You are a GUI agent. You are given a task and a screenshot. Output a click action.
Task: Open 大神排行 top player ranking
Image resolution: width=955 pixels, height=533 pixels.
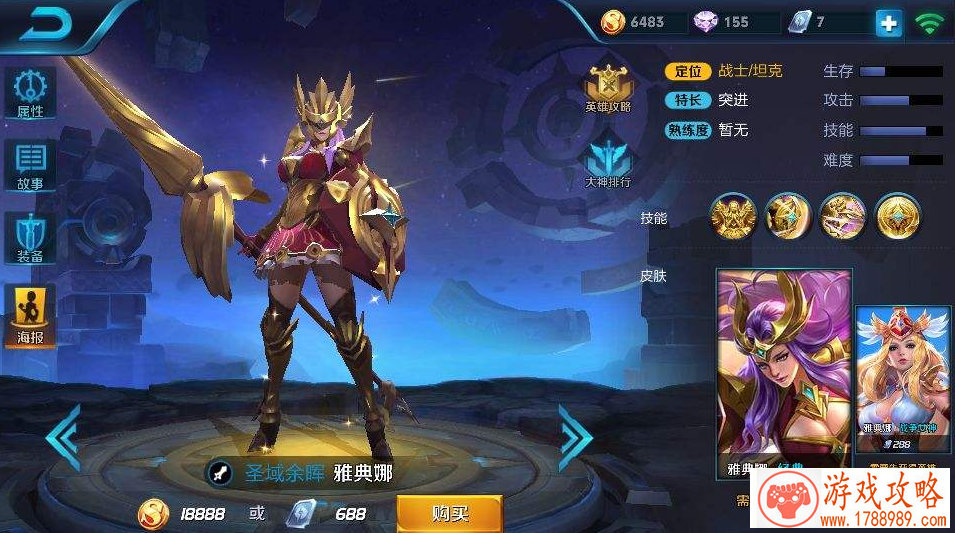pyautogui.click(x=608, y=165)
